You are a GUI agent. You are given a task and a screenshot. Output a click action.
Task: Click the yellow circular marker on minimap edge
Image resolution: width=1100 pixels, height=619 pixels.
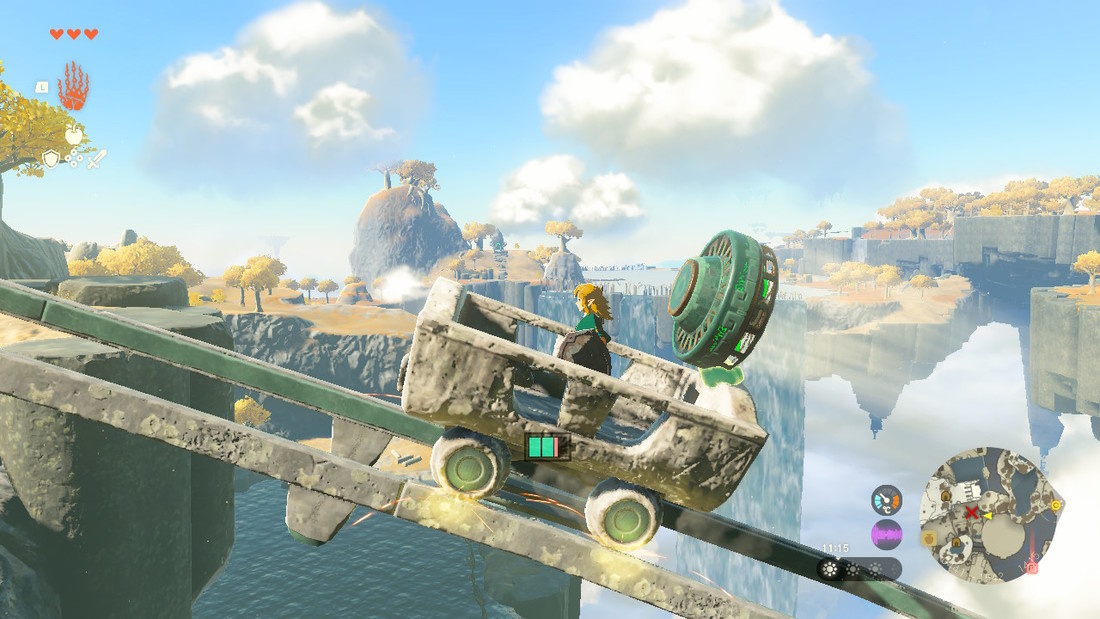click(1056, 506)
